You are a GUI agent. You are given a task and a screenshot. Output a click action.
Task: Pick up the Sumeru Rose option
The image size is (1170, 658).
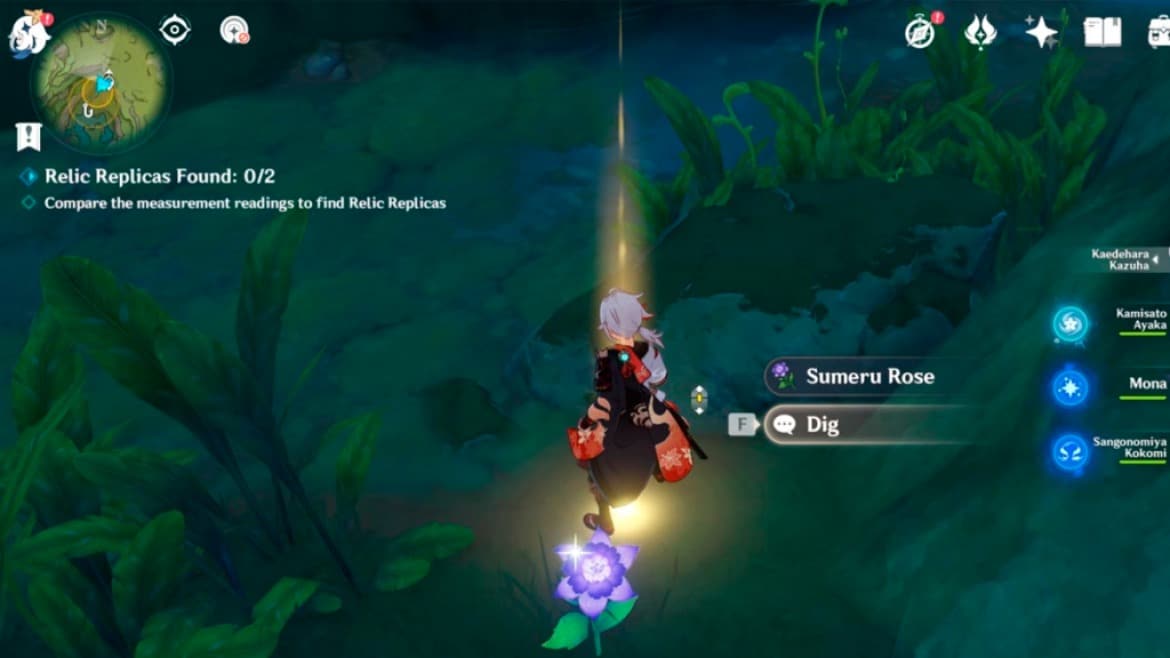(x=869, y=377)
